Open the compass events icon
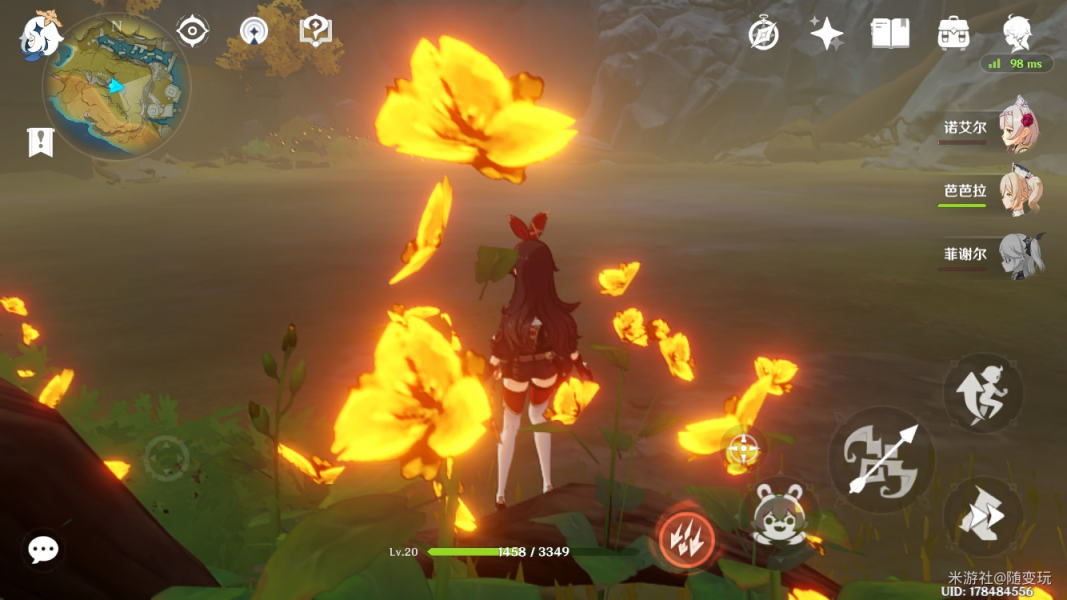Image resolution: width=1067 pixels, height=600 pixels. pos(764,34)
